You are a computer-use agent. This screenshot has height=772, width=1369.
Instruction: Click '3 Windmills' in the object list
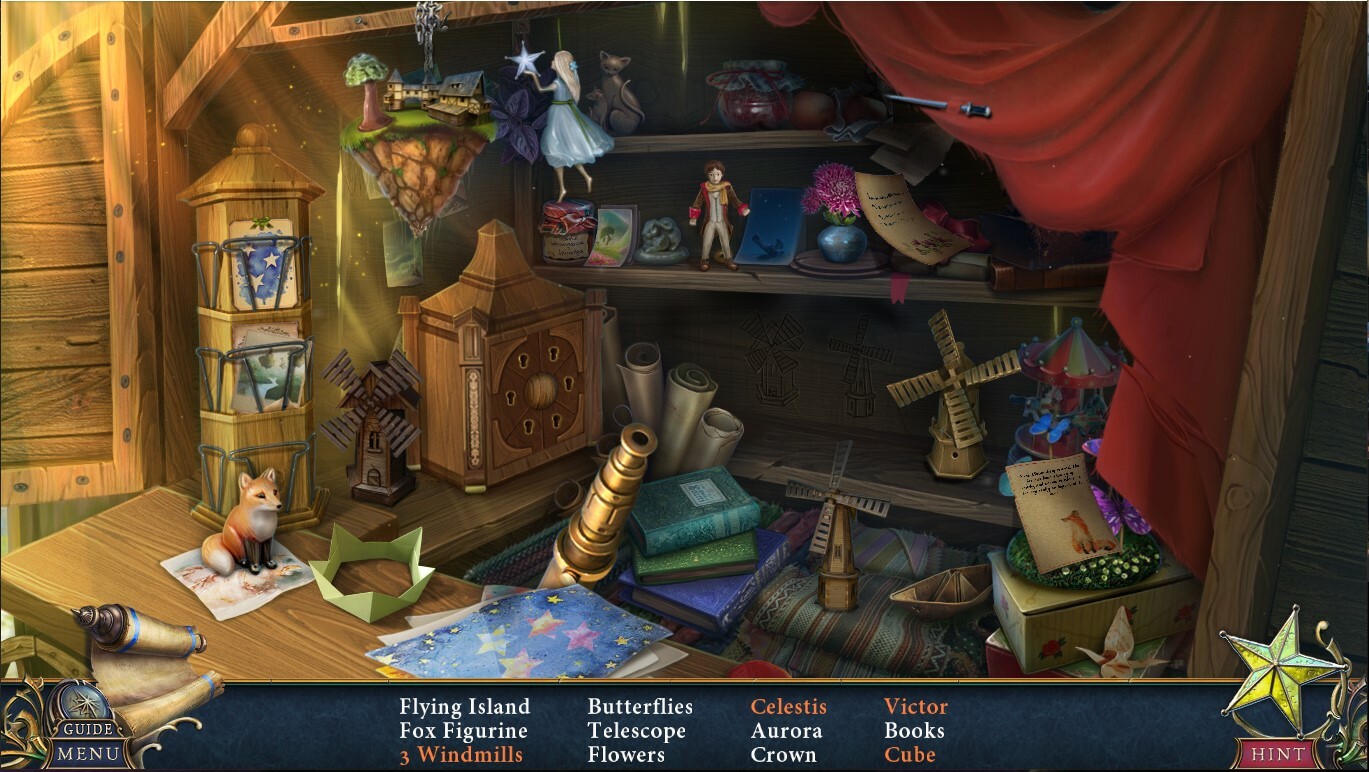click(x=461, y=755)
